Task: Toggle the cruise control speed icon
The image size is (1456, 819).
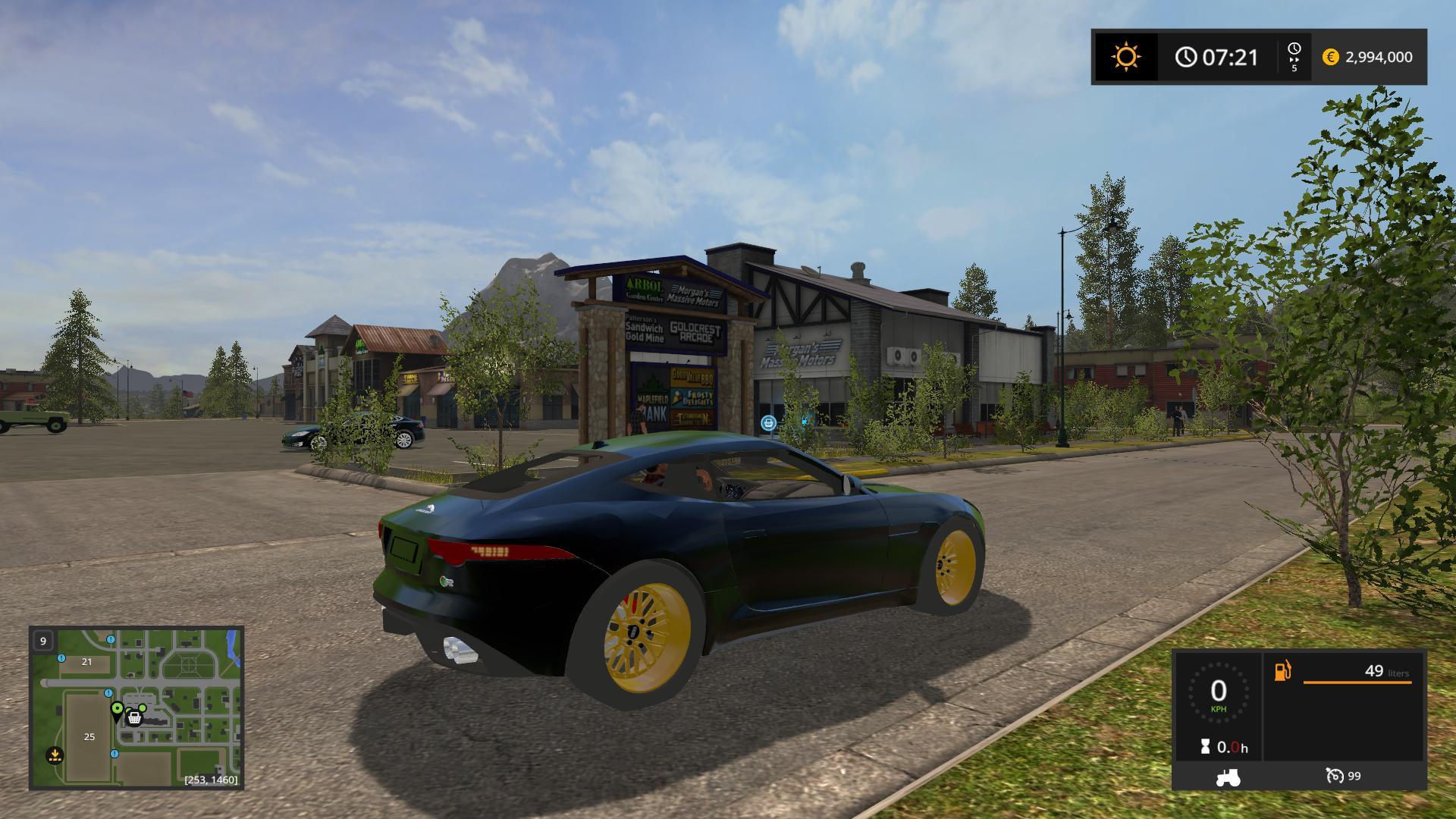Action: (1334, 776)
